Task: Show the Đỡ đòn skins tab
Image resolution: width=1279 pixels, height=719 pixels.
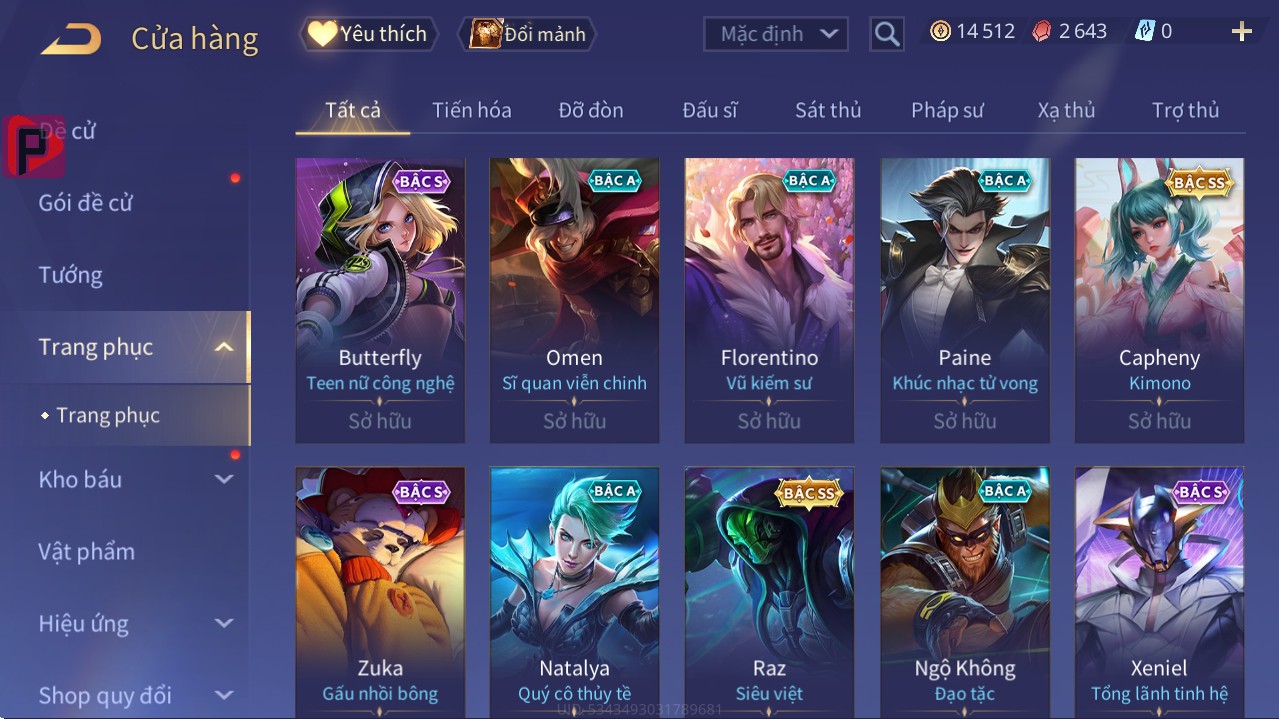Action: pos(590,110)
